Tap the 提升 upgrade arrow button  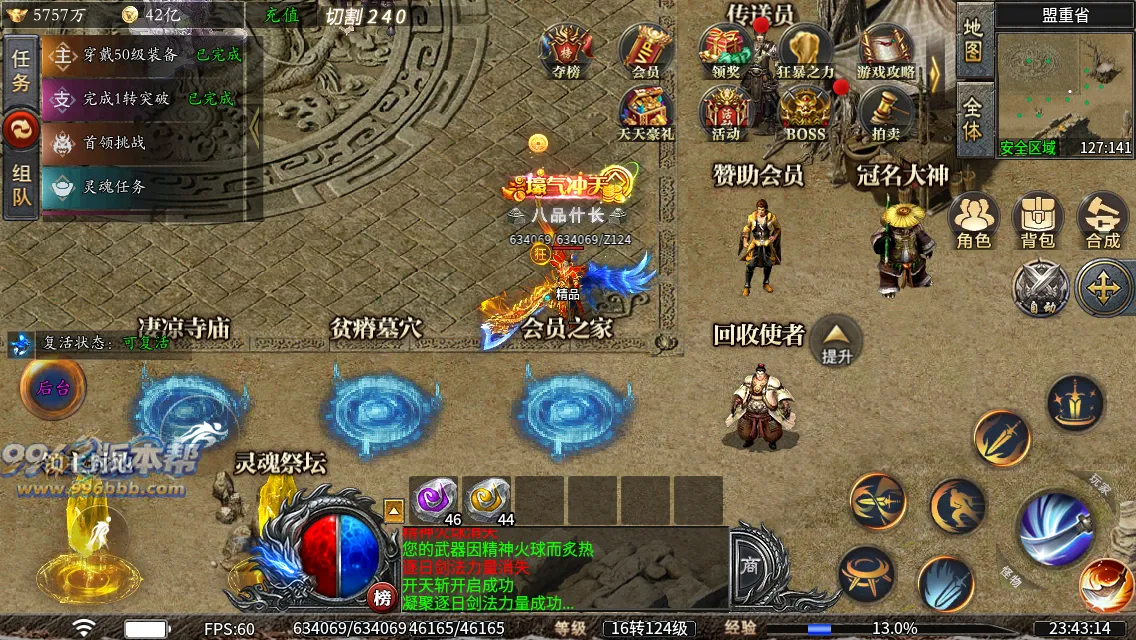(x=836, y=340)
